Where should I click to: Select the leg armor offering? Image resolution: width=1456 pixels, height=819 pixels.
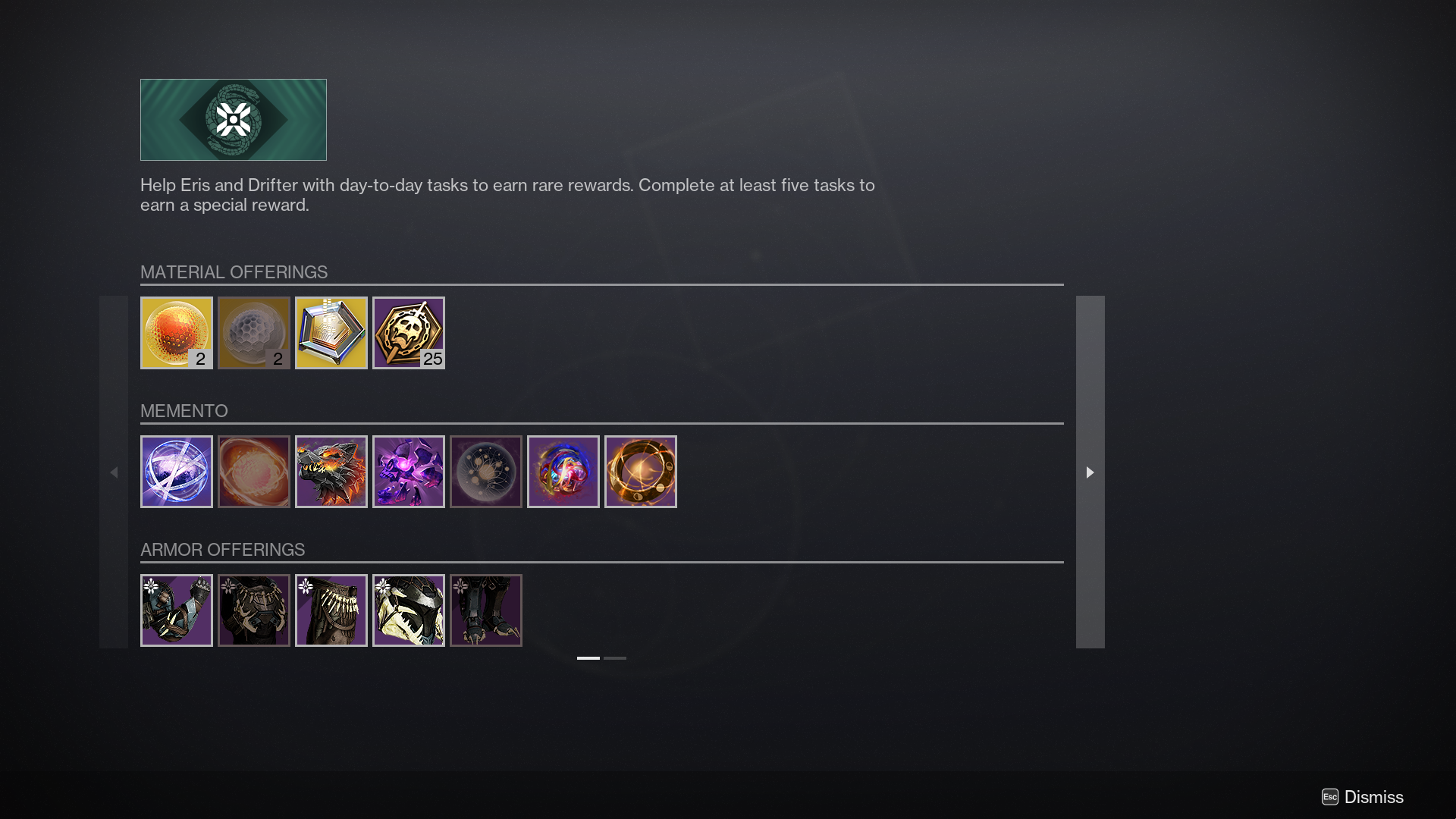[x=486, y=610]
